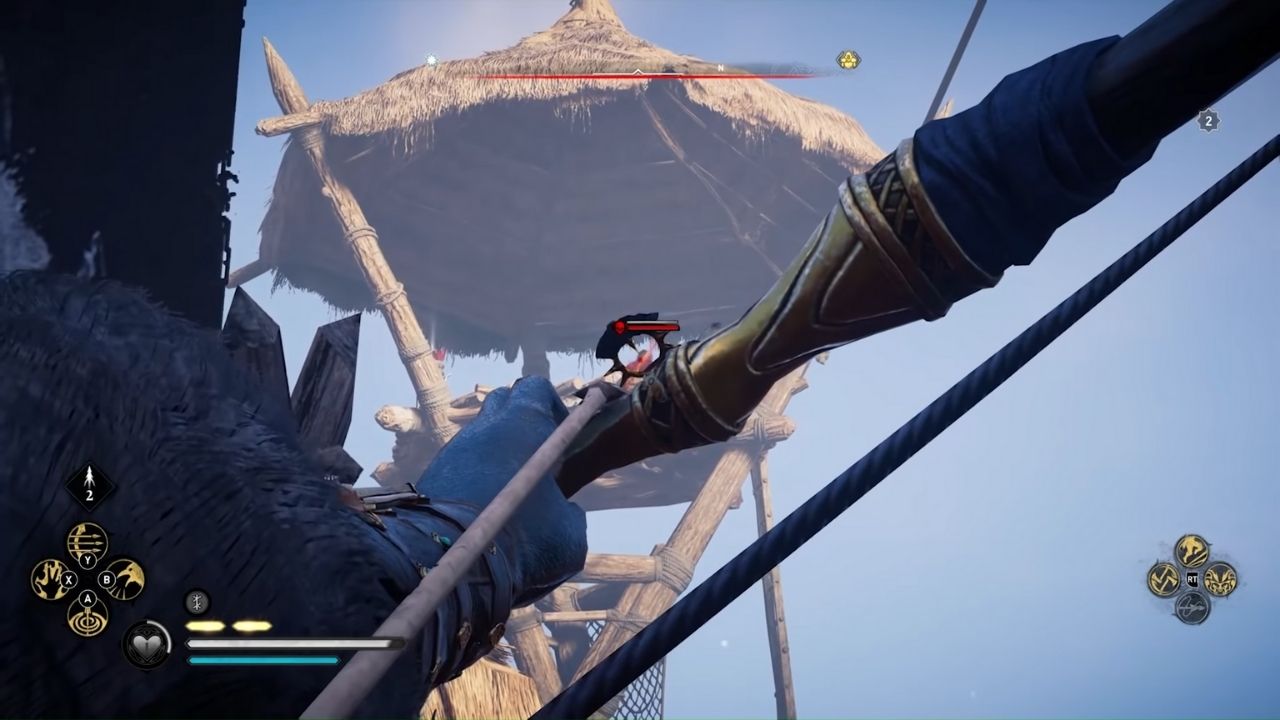Click the enemy health bar above the crosshair
This screenshot has width=1280, height=720.
click(646, 325)
